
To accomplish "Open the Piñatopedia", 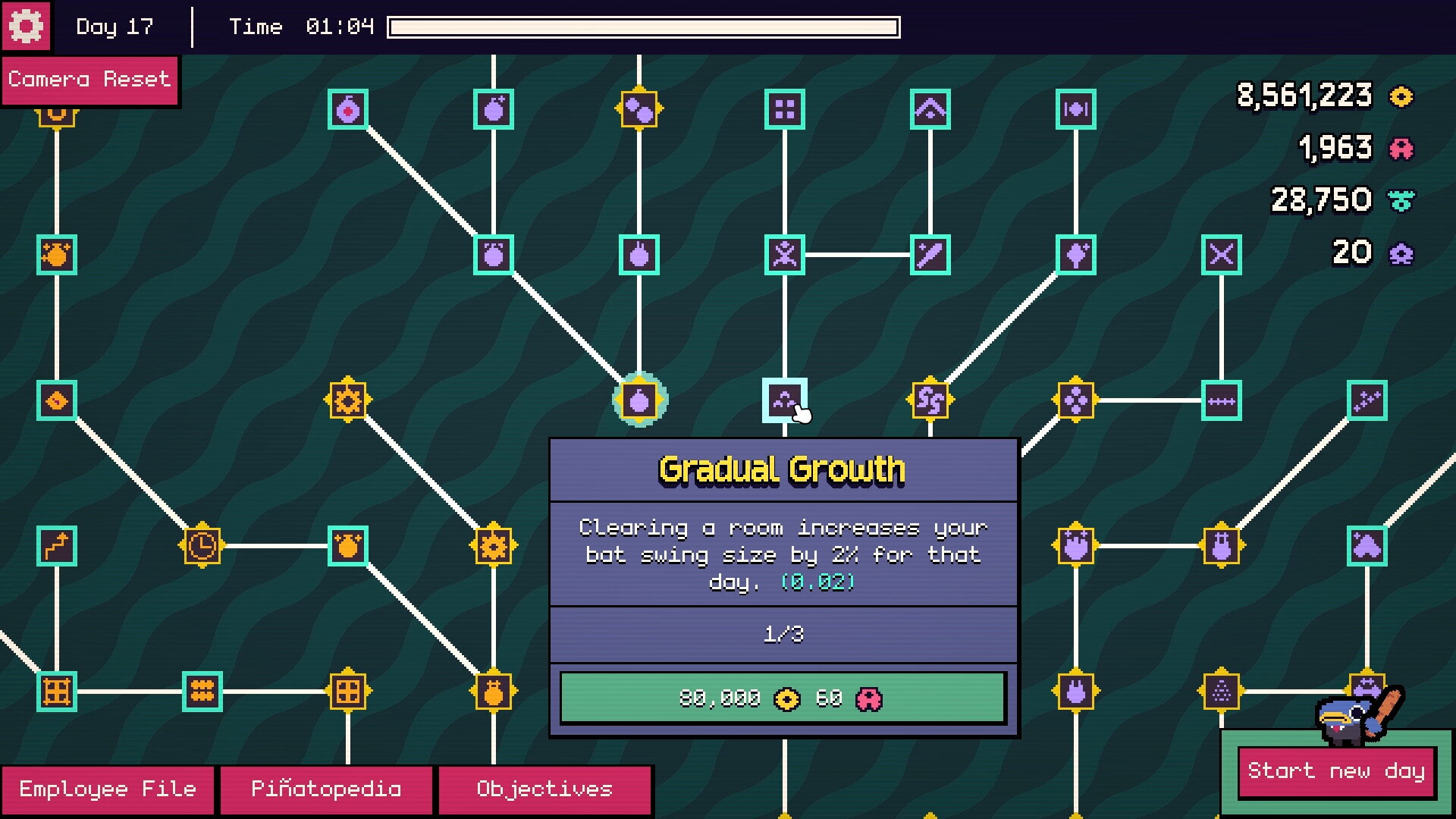I will pos(326,789).
